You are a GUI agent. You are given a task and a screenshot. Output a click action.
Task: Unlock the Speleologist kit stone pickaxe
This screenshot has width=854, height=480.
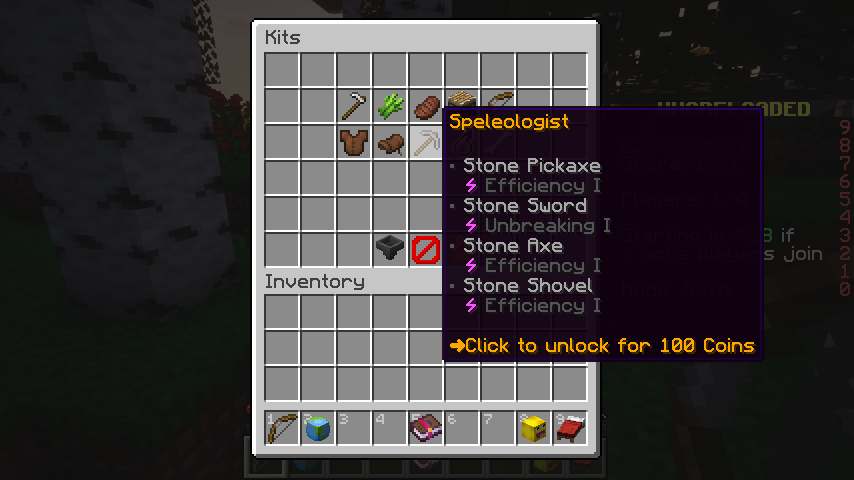[x=427, y=143]
